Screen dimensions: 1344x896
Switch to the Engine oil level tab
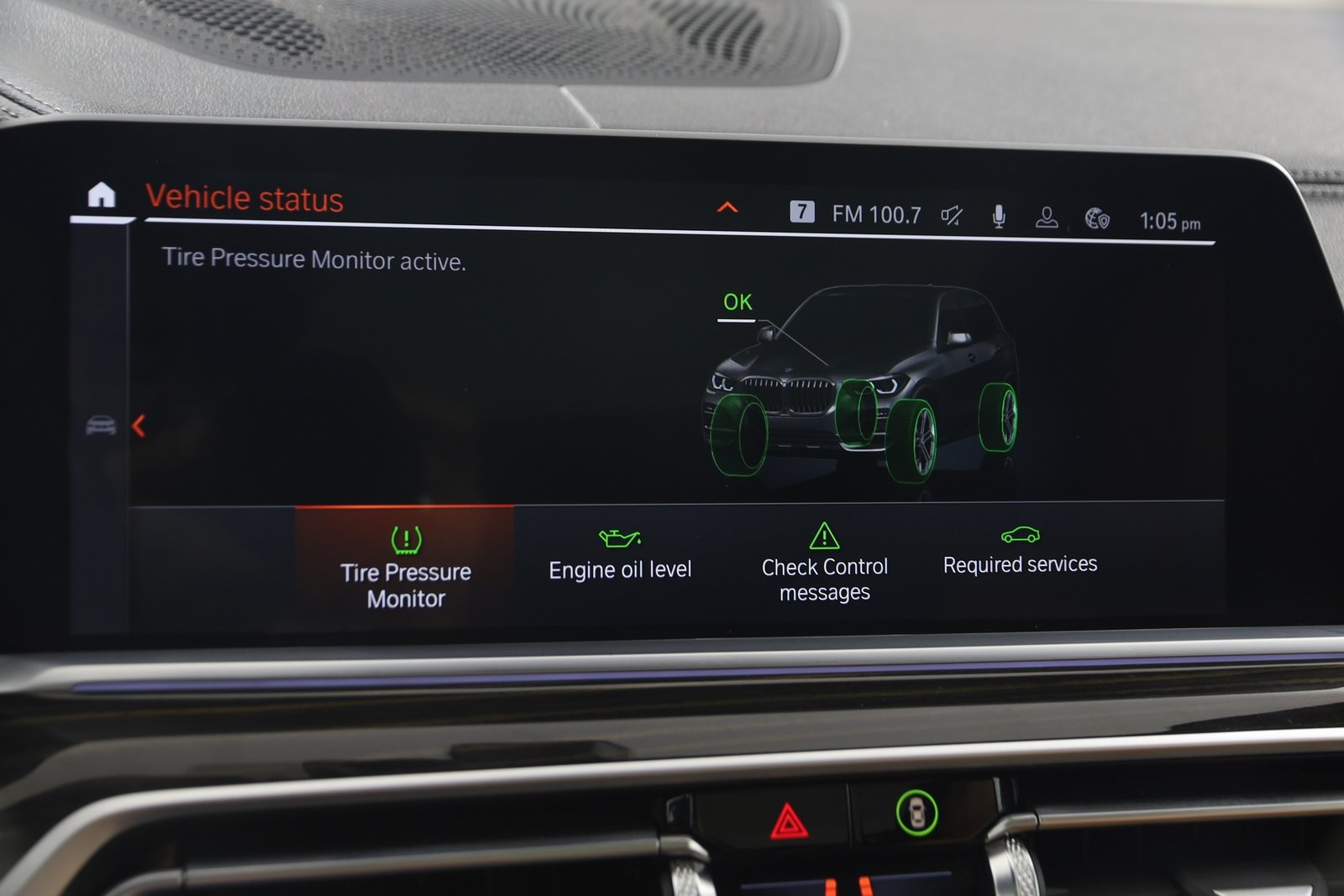(619, 569)
